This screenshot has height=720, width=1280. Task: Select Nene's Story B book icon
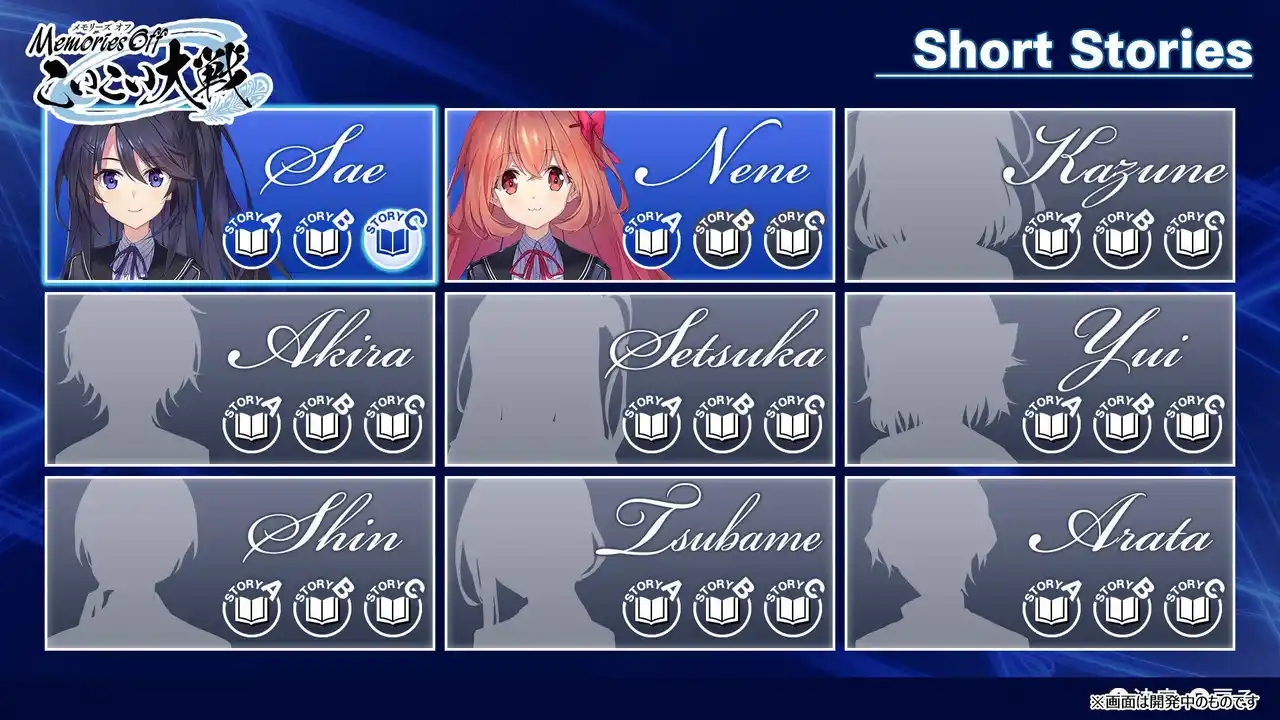tap(722, 242)
